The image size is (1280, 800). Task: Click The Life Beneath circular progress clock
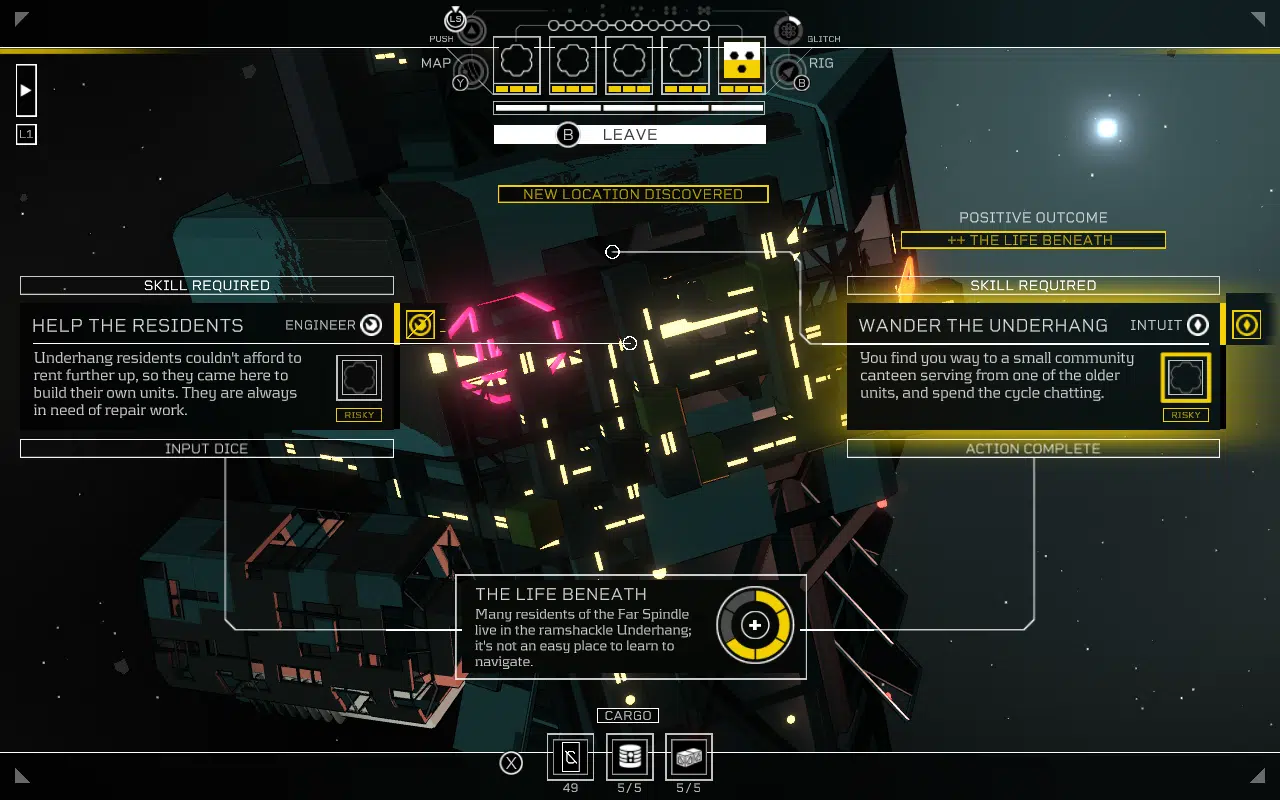tap(756, 624)
